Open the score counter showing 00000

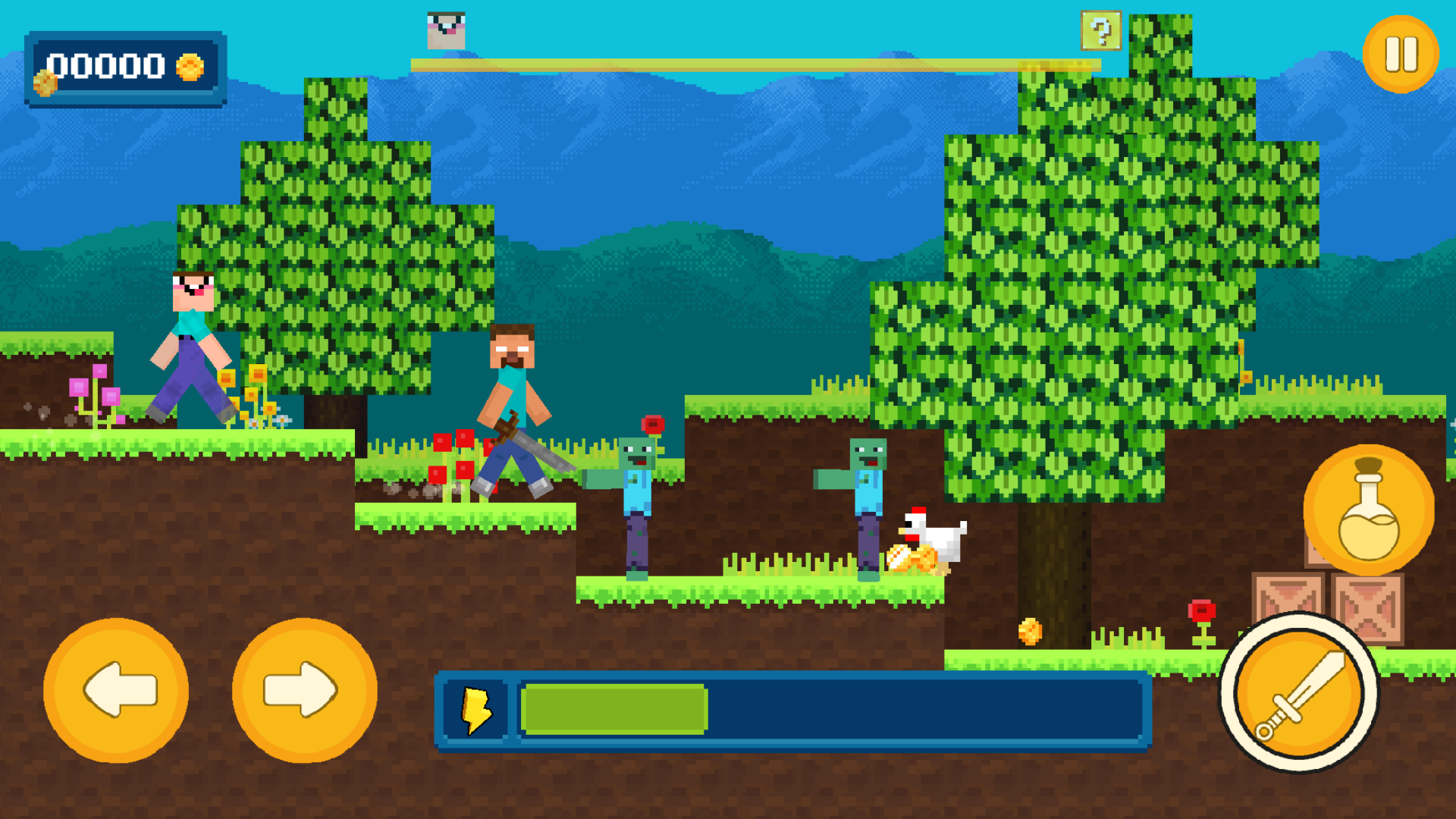pos(106,67)
